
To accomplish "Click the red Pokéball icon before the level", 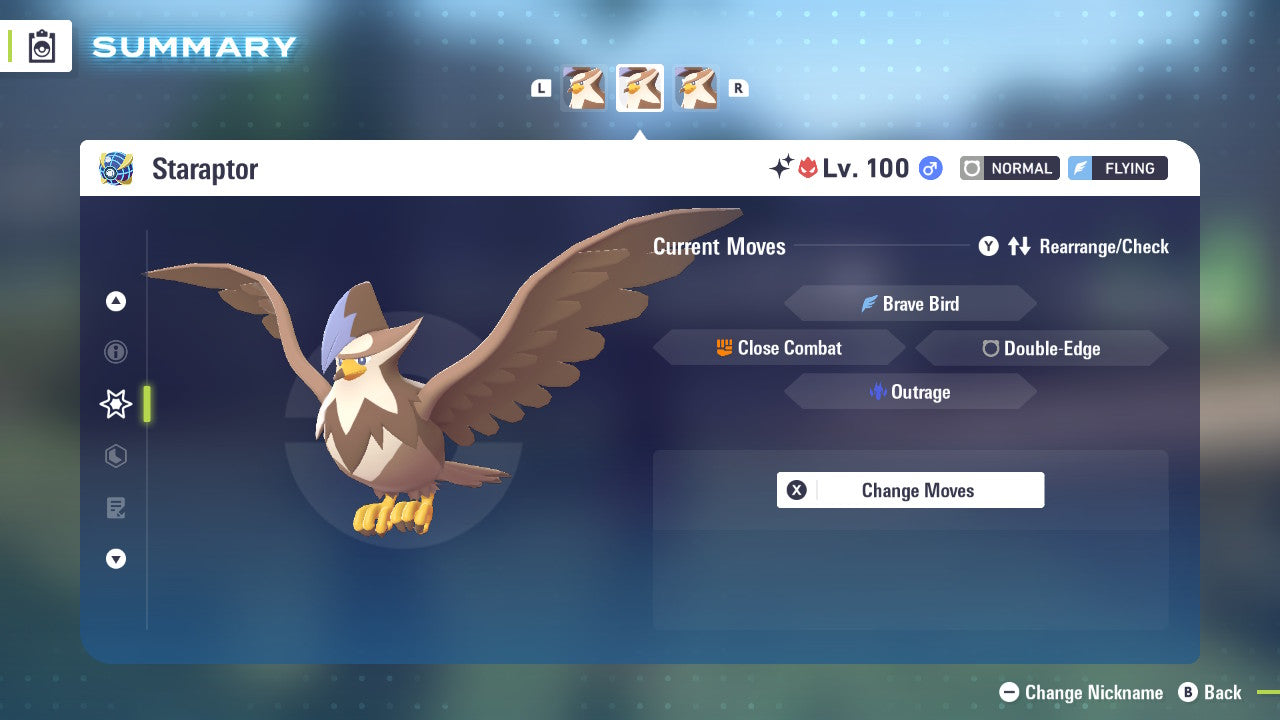I will pos(810,168).
